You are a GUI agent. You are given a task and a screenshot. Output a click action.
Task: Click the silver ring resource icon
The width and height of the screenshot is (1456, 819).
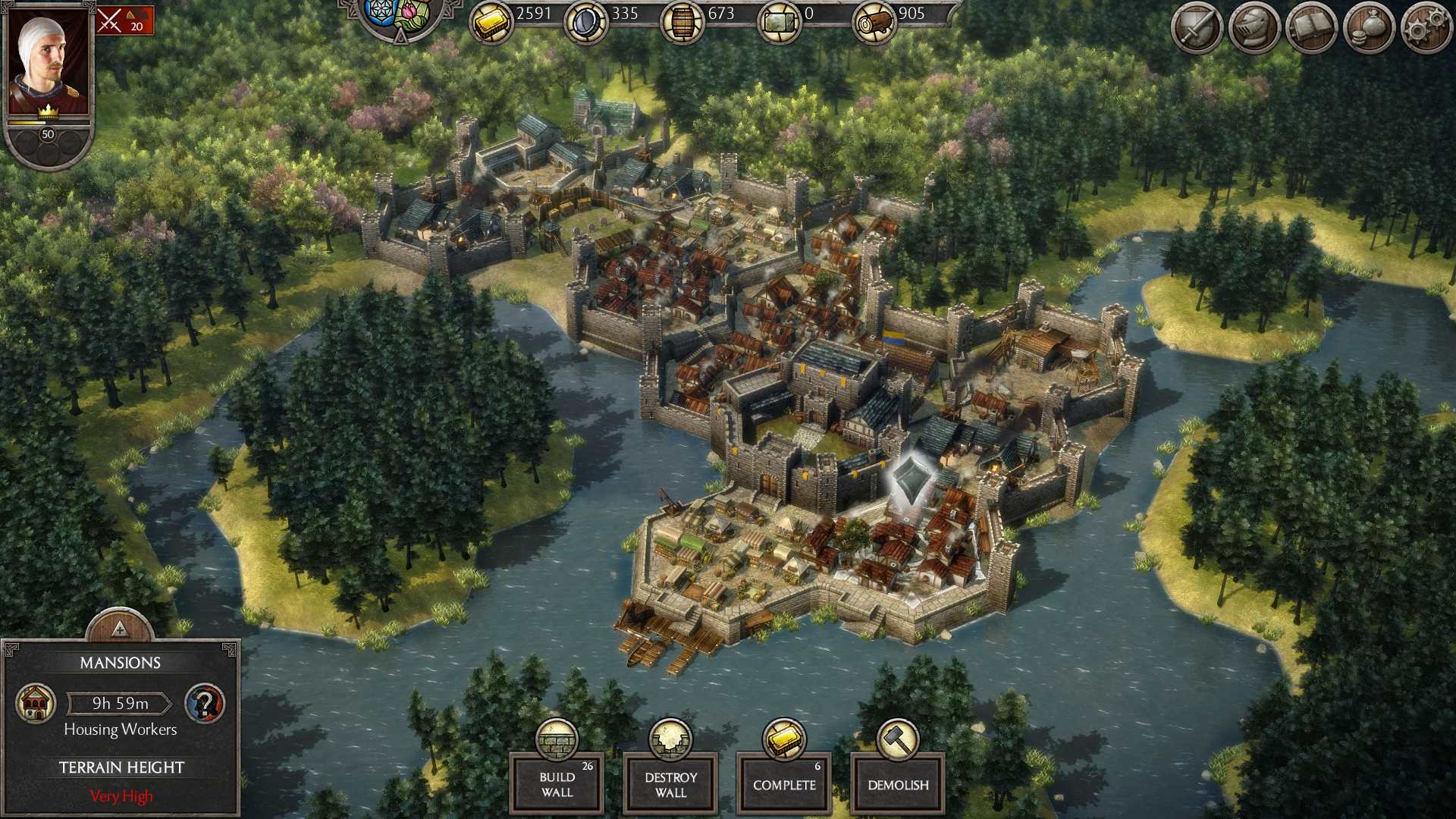(x=585, y=23)
